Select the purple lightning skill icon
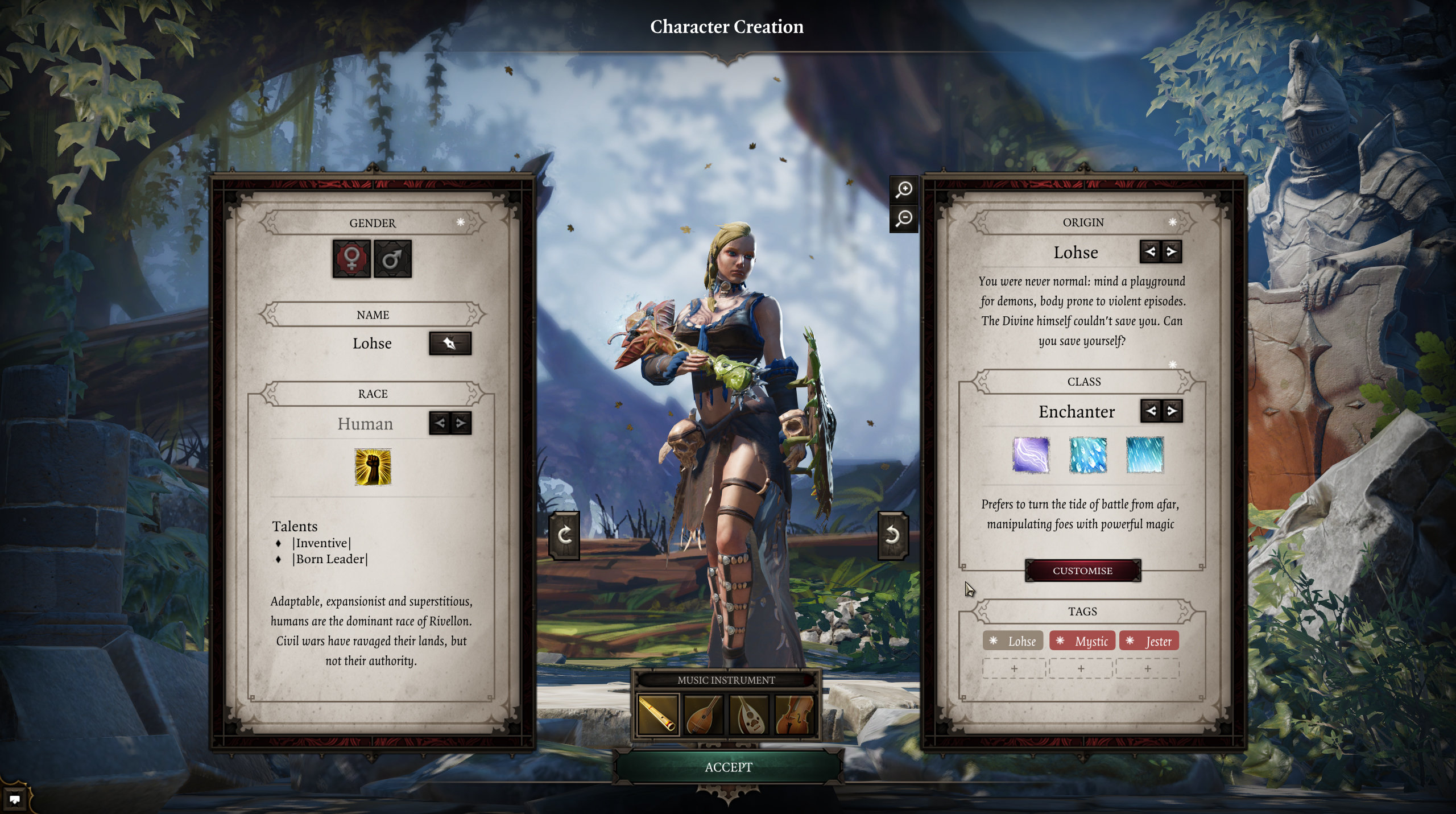The width and height of the screenshot is (1456, 814). click(x=1031, y=455)
